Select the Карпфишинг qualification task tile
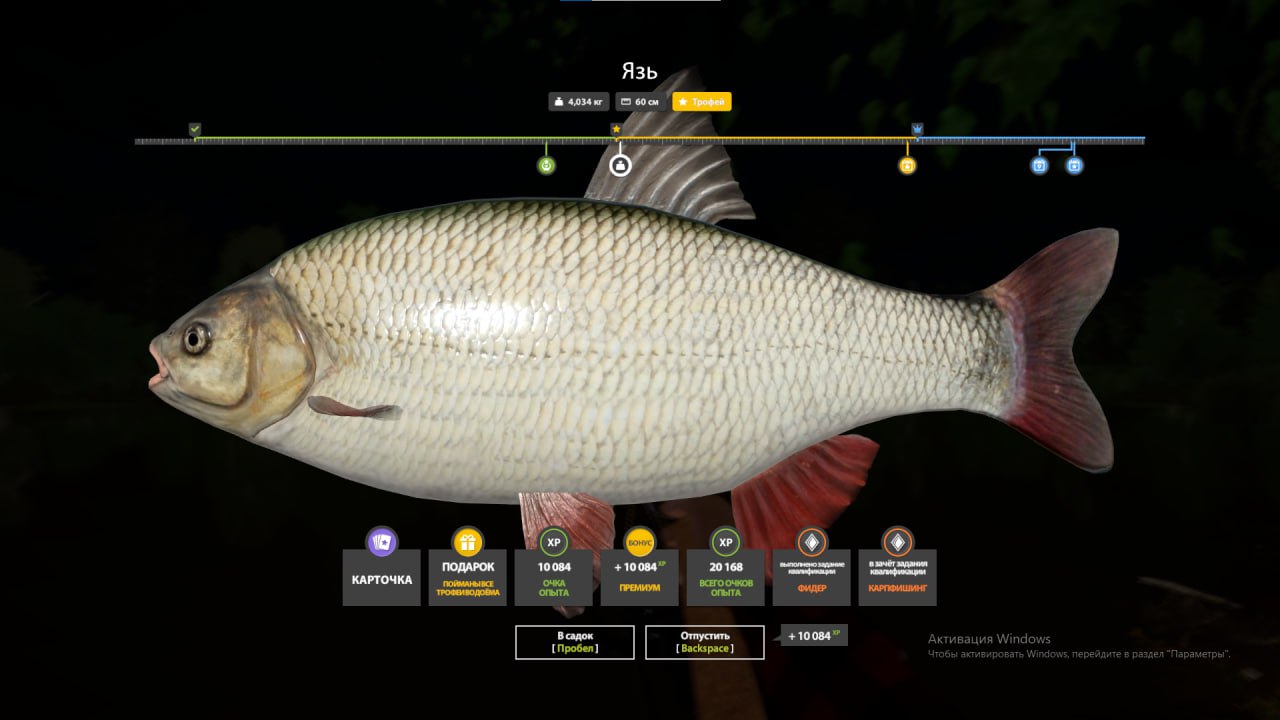This screenshot has width=1280, height=720. 898,578
